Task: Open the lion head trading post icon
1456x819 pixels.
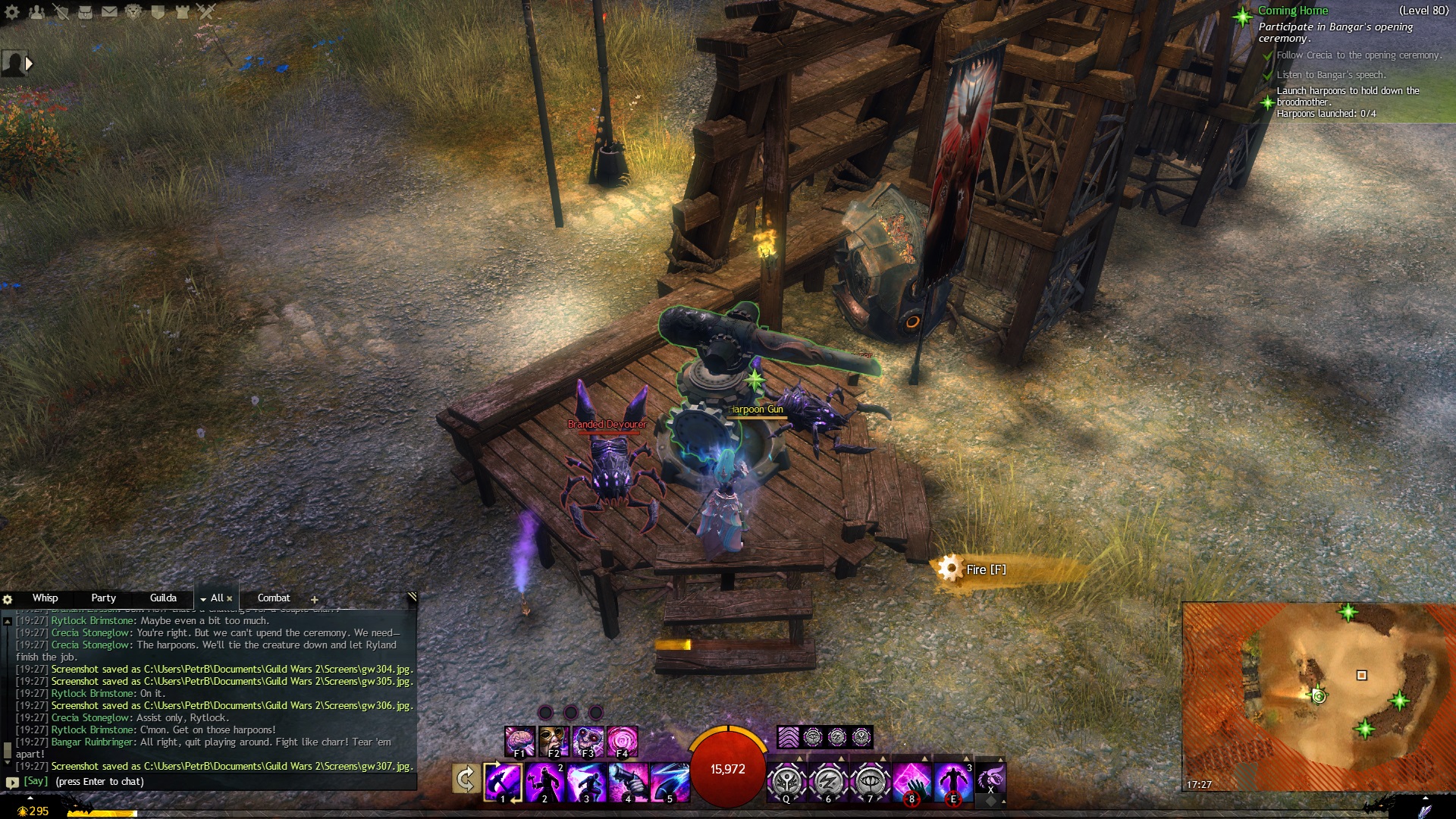Action: click(133, 11)
